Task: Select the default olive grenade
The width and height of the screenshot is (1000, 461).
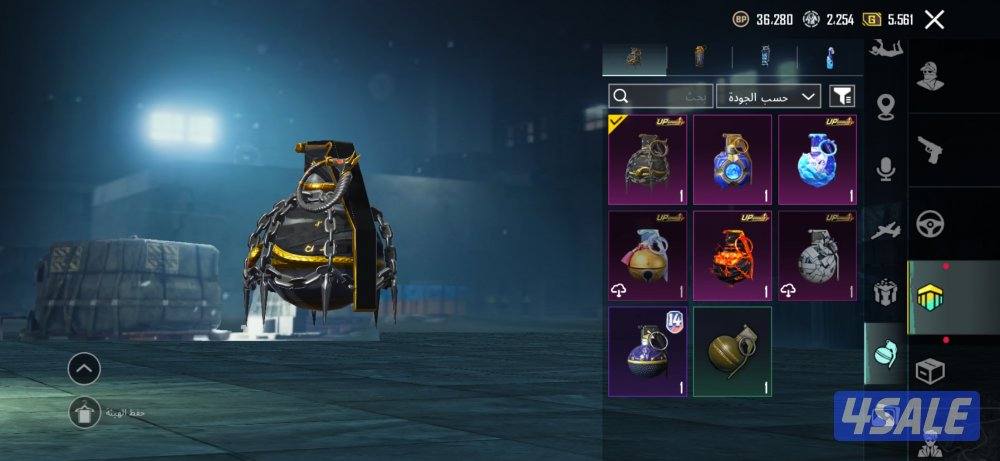Action: coord(732,352)
